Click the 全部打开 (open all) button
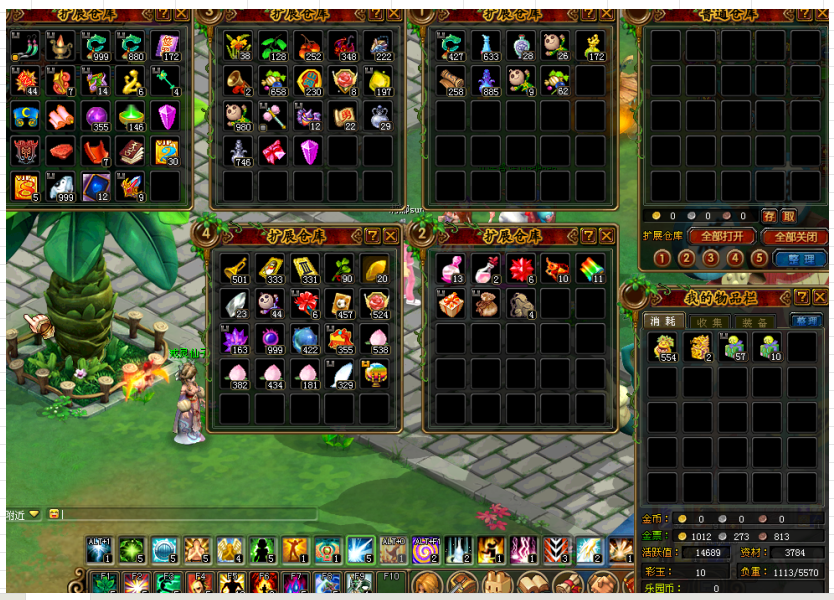This screenshot has height=600, width=834. [x=722, y=237]
